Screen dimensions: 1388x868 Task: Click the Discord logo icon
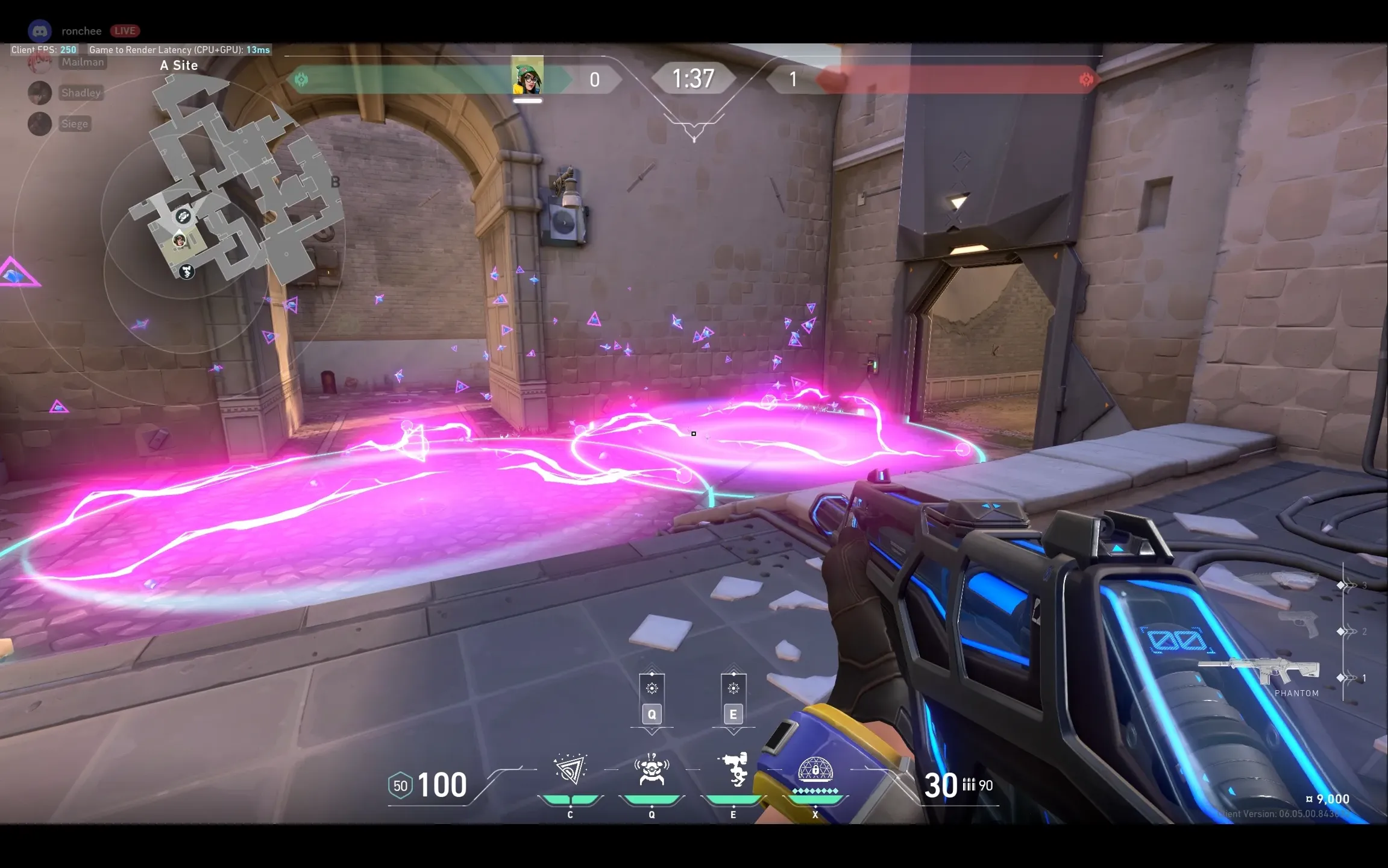click(40, 31)
